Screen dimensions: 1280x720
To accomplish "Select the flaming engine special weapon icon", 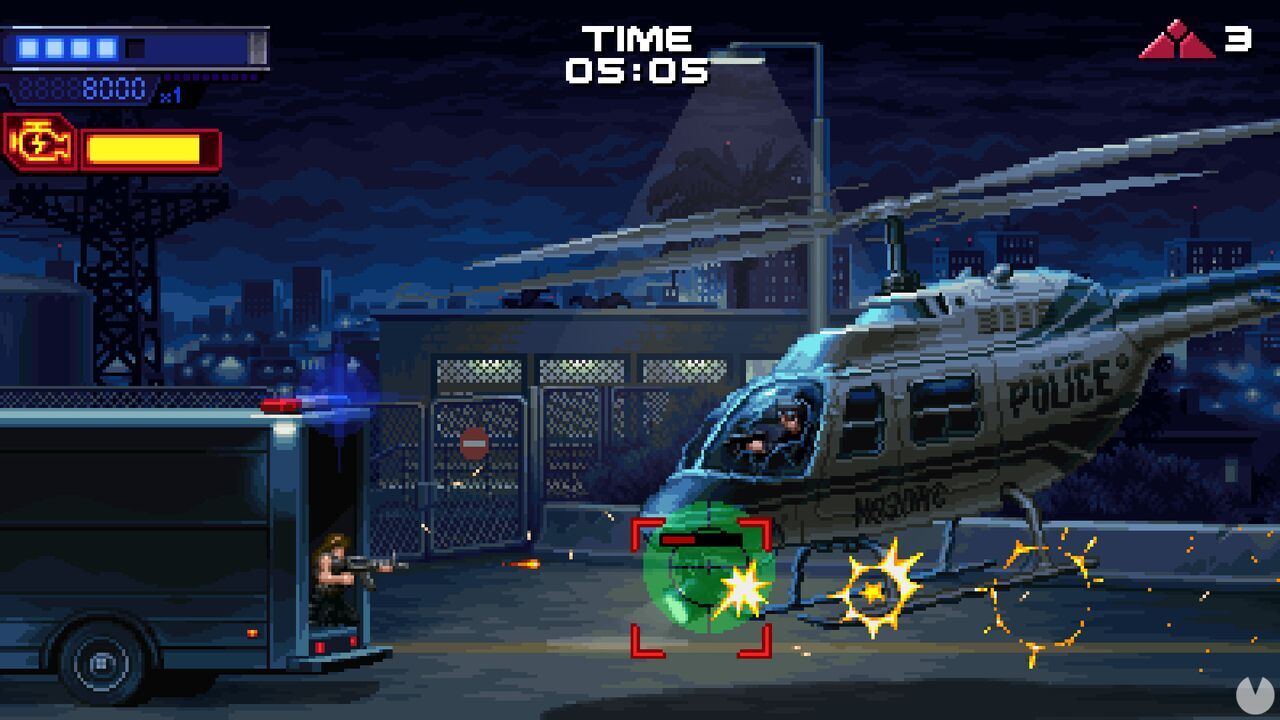I will (40, 141).
